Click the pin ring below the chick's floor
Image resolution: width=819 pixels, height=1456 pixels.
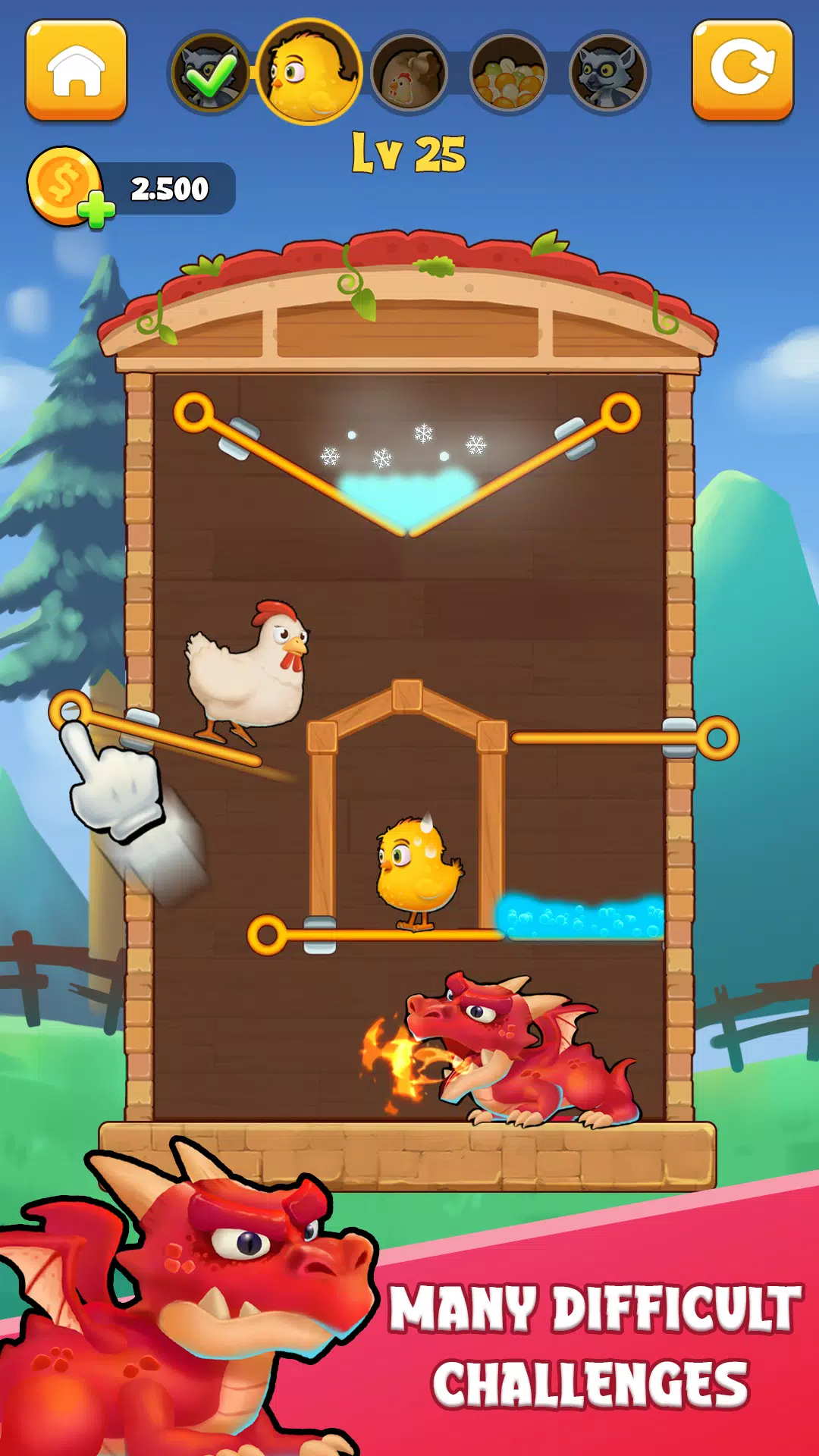pyautogui.click(x=267, y=934)
